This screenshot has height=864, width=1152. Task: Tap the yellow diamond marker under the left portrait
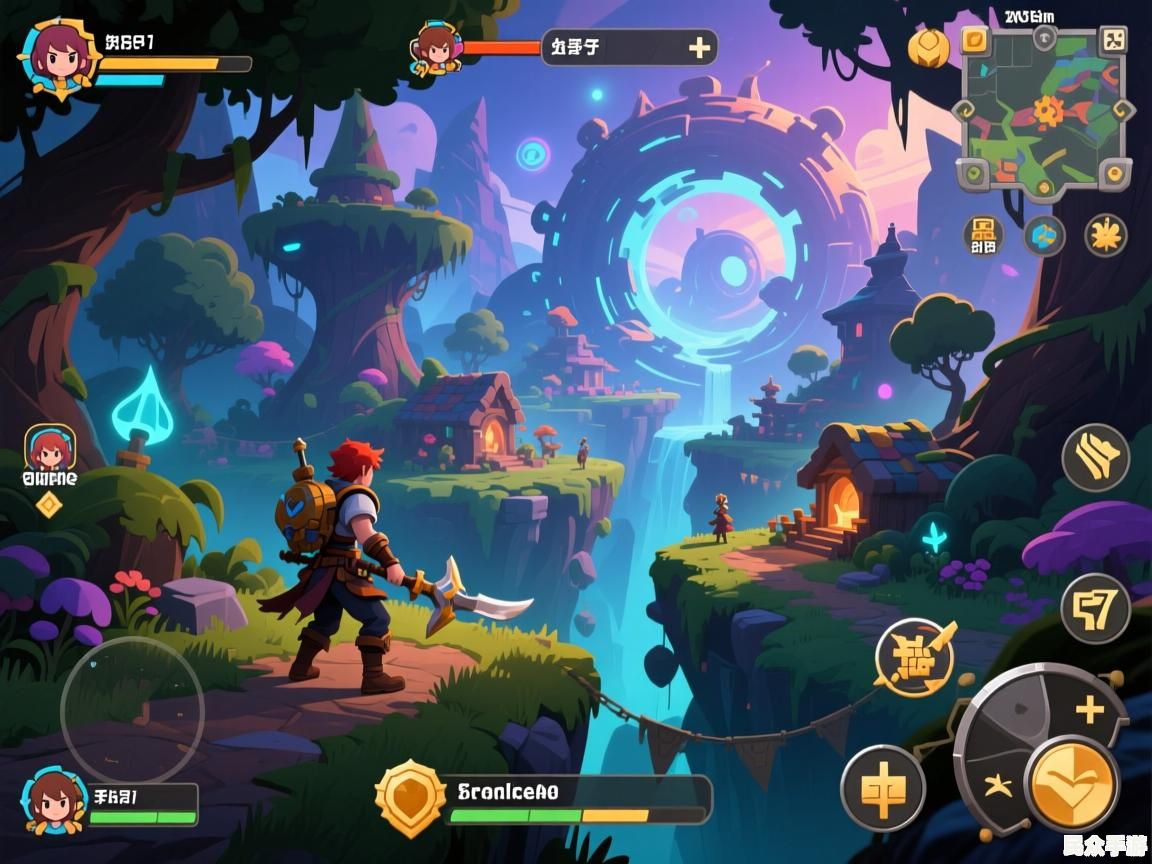49,505
